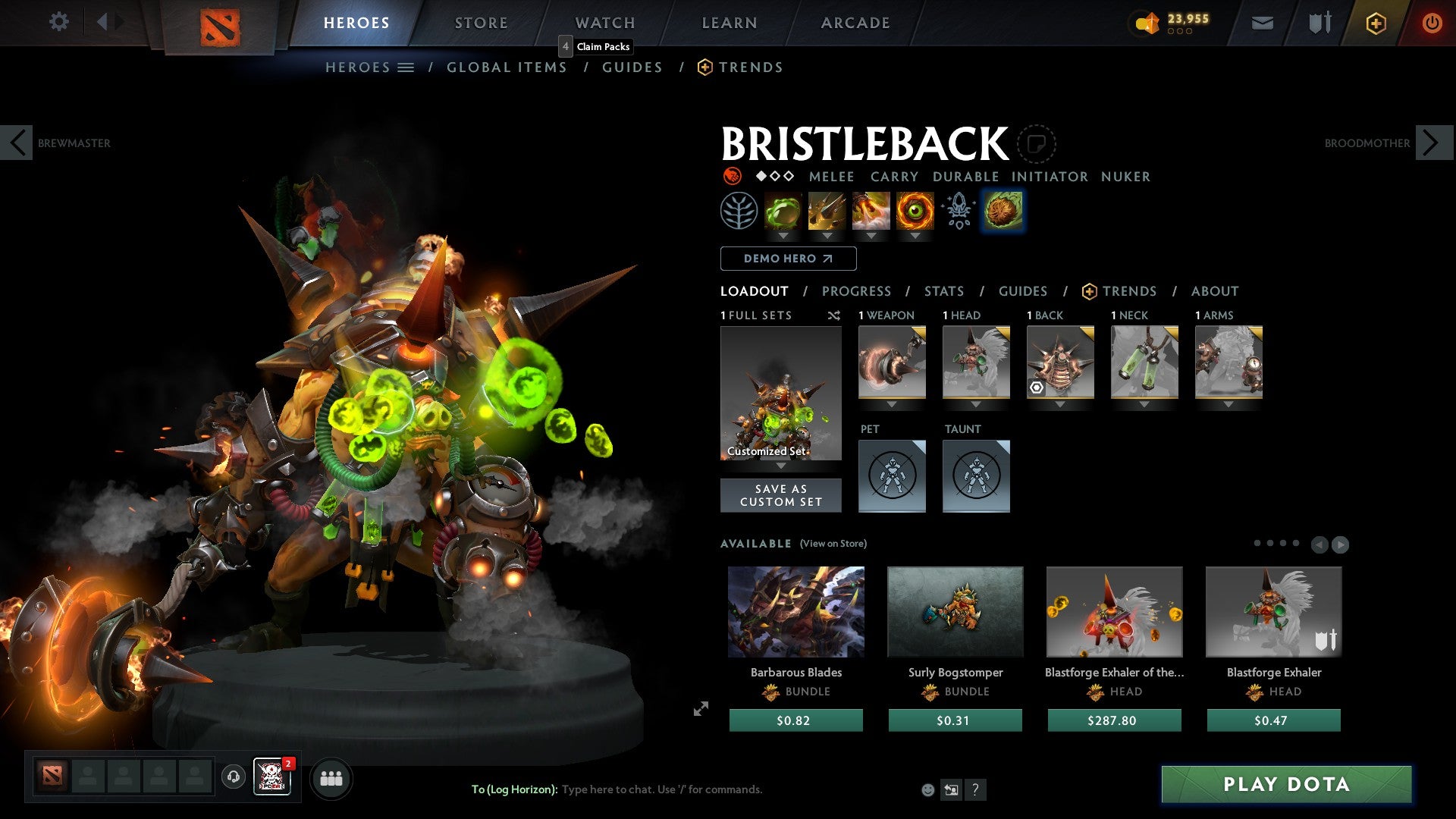Toggle shuffle on the Customized Set loadout
The image size is (1456, 819).
[834, 315]
